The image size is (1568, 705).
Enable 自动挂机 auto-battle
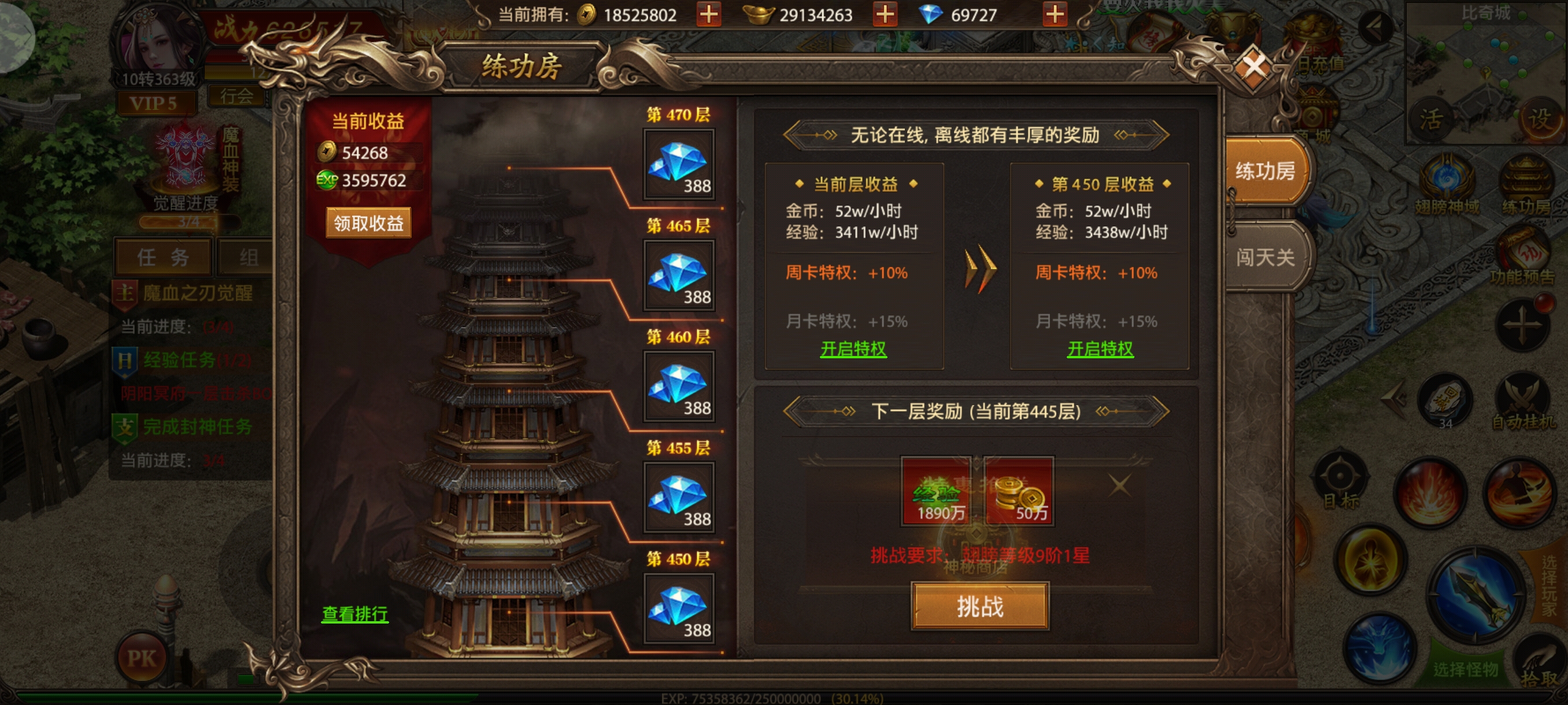click(x=1523, y=403)
